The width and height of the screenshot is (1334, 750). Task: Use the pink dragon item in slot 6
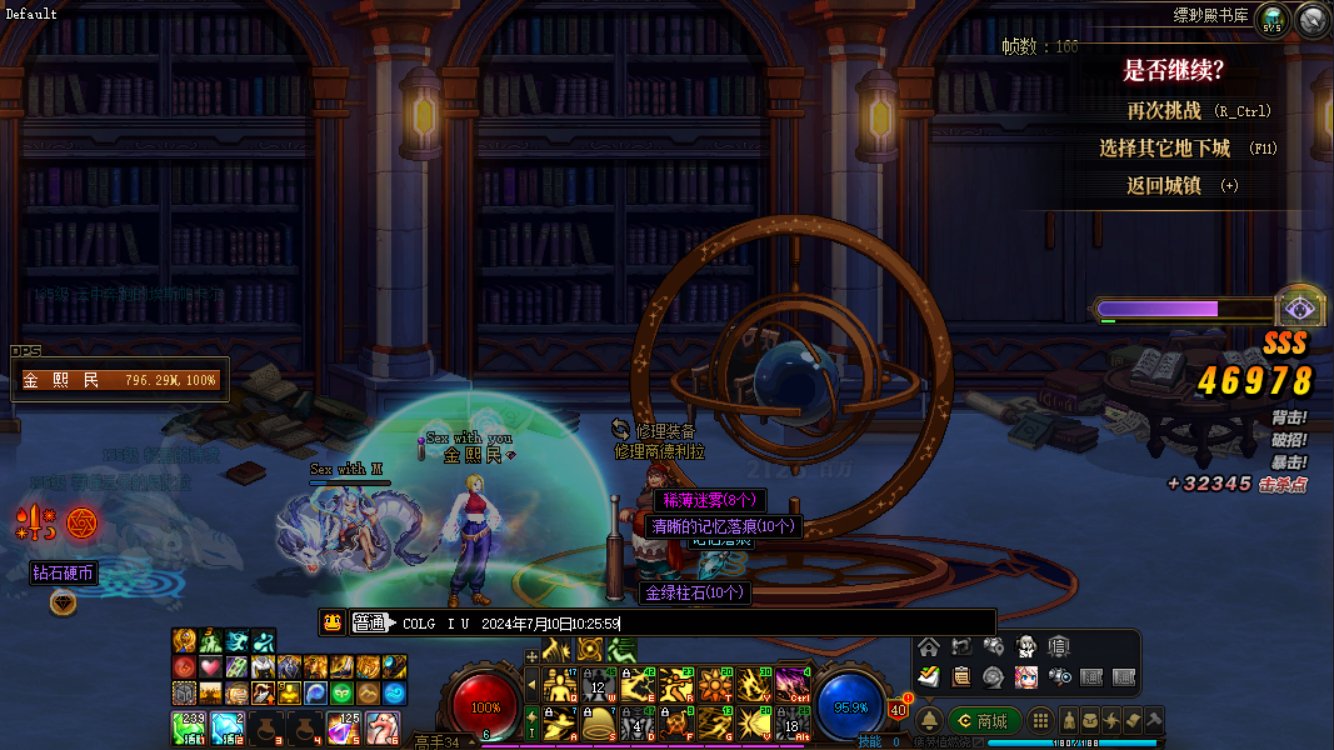click(382, 728)
